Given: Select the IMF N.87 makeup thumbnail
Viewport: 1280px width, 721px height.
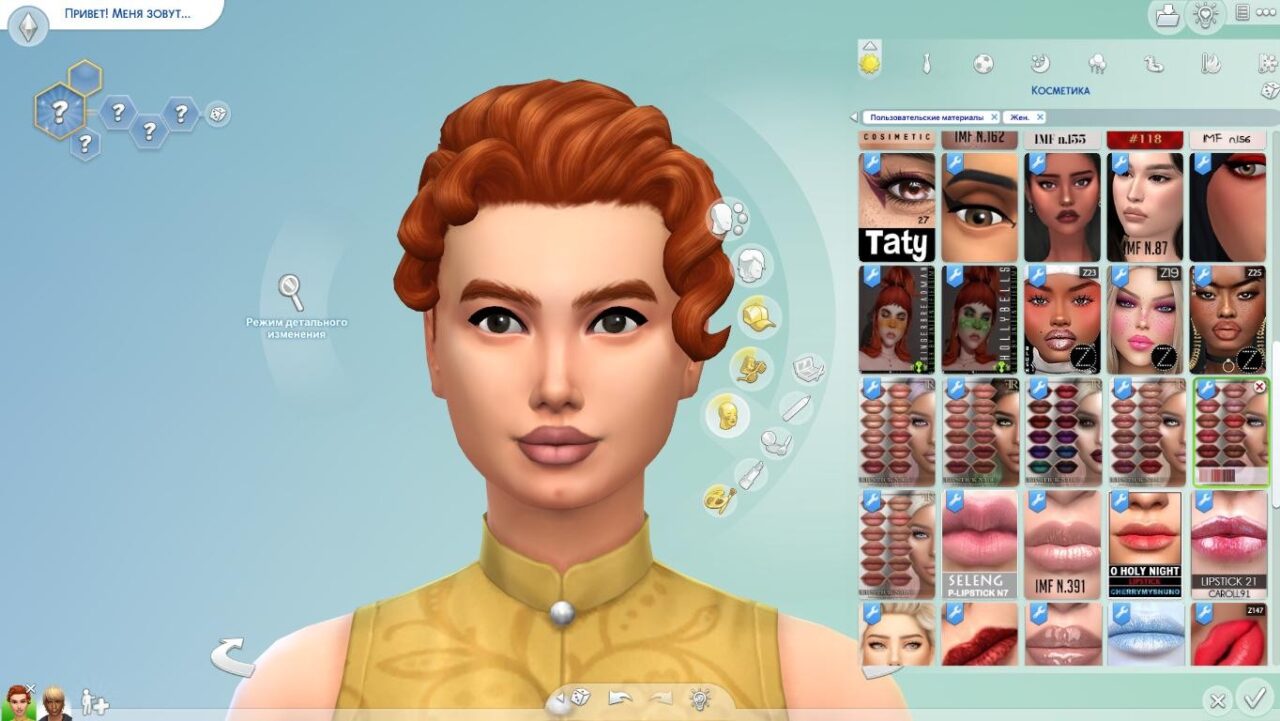Looking at the screenshot, I should [x=1145, y=207].
